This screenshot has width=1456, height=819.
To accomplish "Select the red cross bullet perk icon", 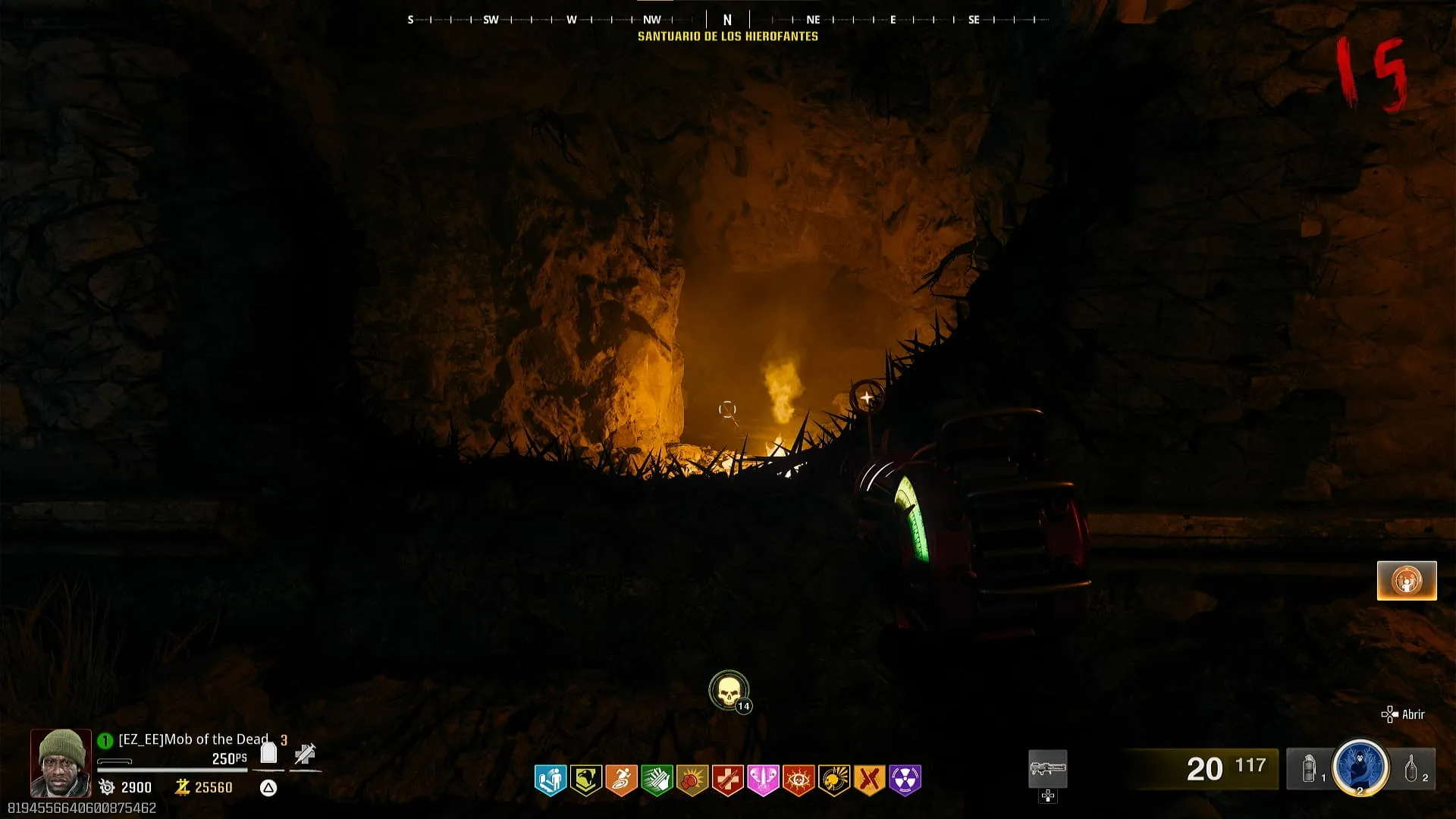I will point(727,780).
